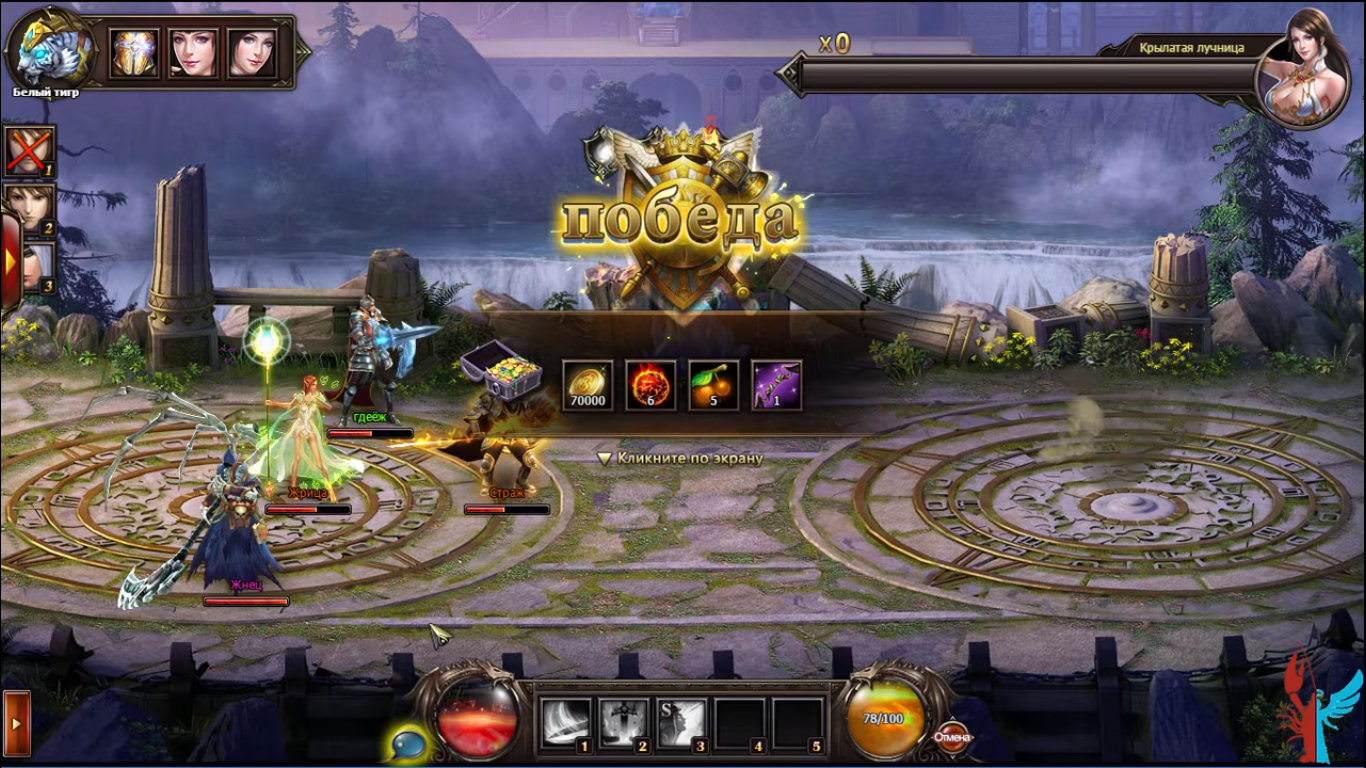1366x768 pixels.
Task: Cast the S-ranked archer skill in slot 3
Action: [x=680, y=721]
